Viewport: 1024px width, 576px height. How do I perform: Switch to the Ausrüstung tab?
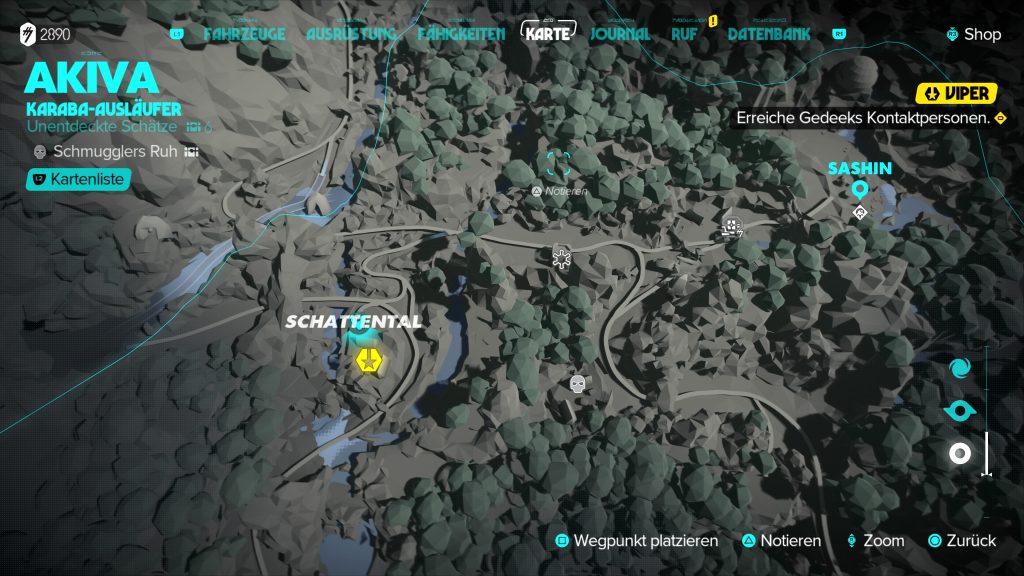tap(351, 34)
